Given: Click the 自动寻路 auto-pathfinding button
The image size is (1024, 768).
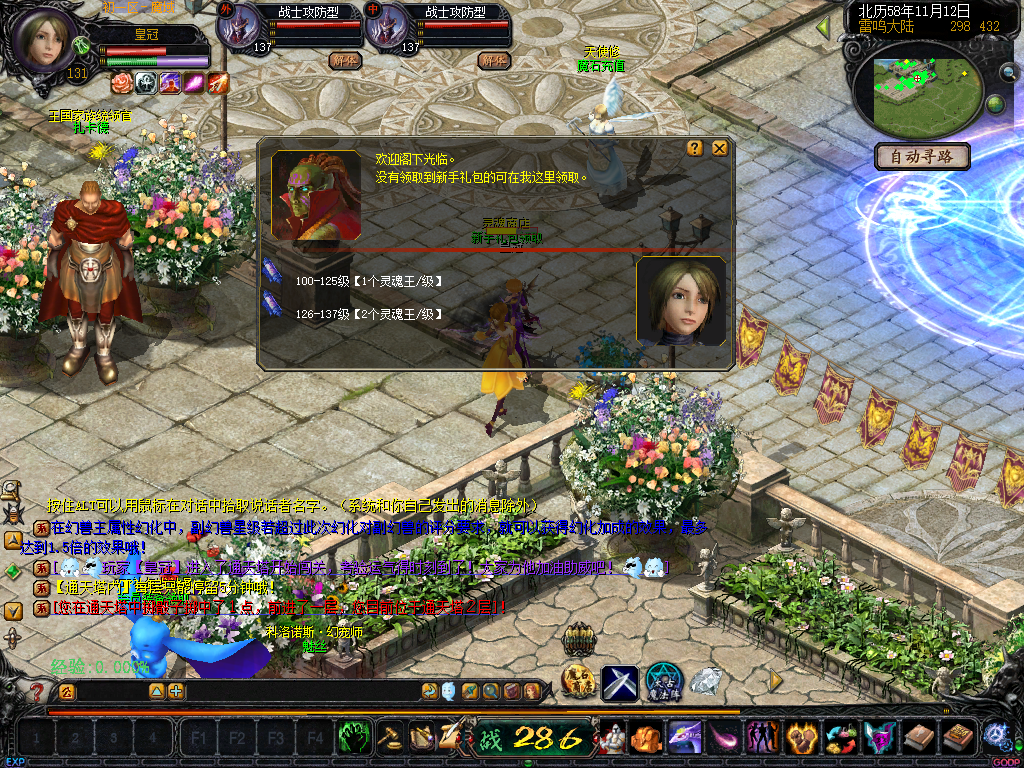Looking at the screenshot, I should point(922,156).
